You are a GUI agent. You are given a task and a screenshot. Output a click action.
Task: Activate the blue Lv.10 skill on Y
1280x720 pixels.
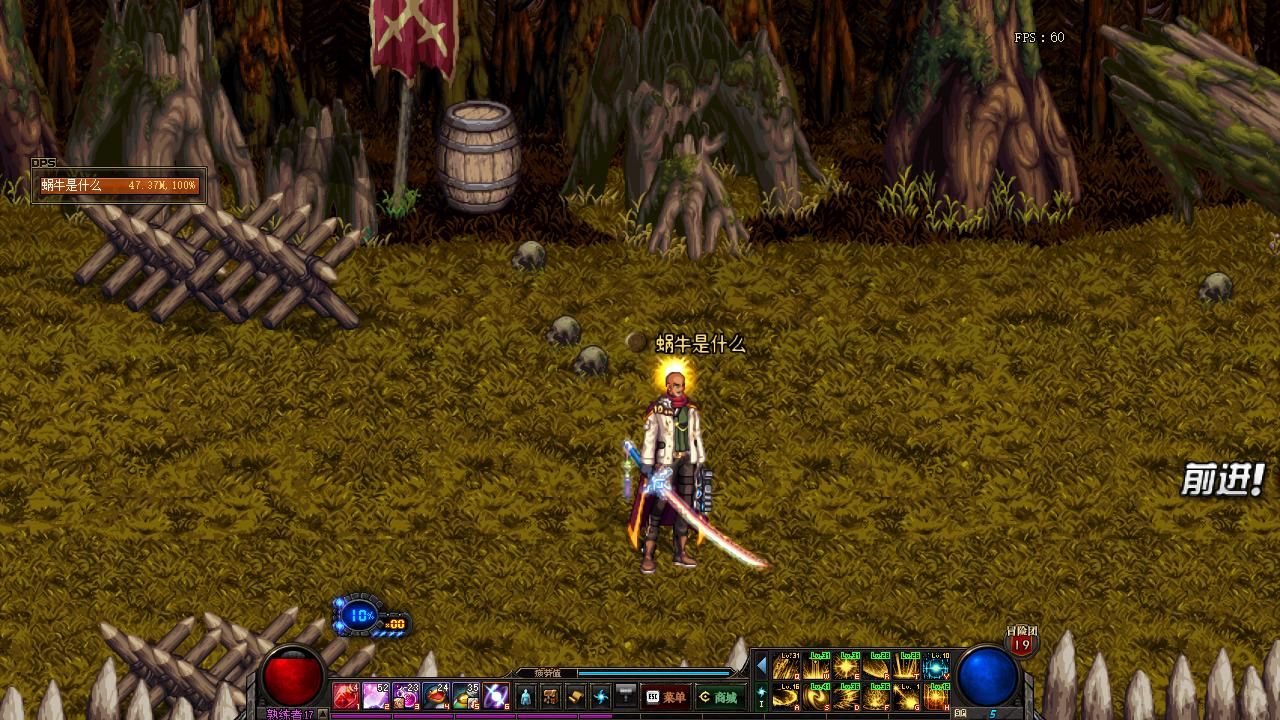coord(937,666)
